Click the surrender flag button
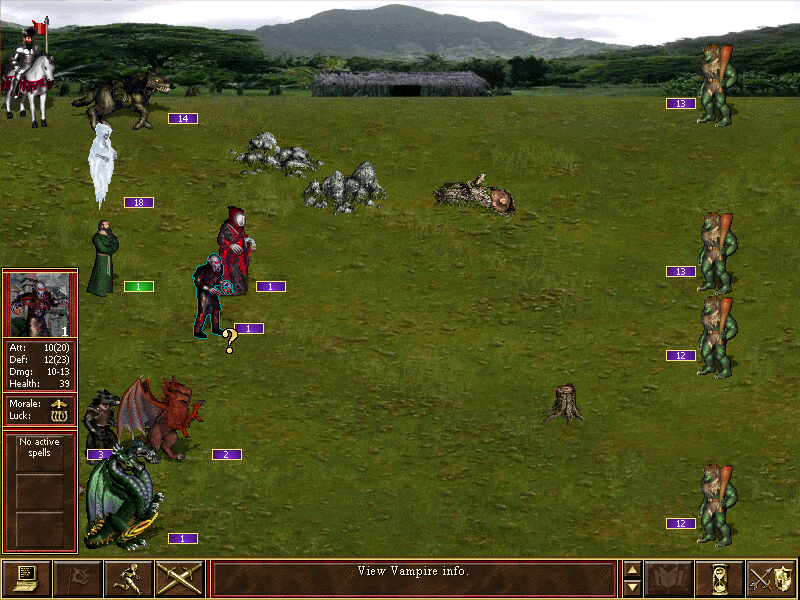800x600 pixels. click(77, 578)
